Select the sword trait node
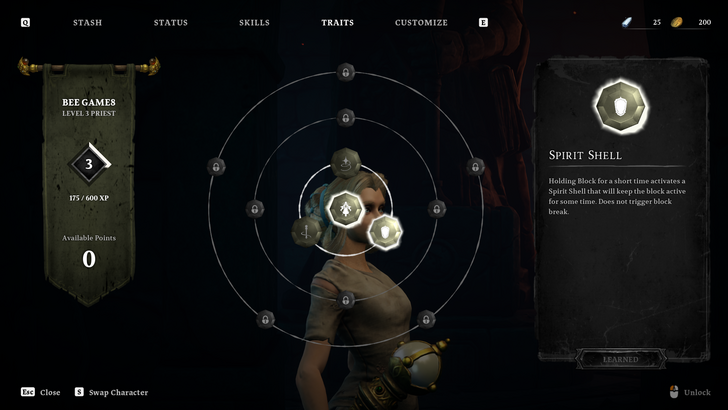Image resolution: width=728 pixels, height=410 pixels. point(305,232)
